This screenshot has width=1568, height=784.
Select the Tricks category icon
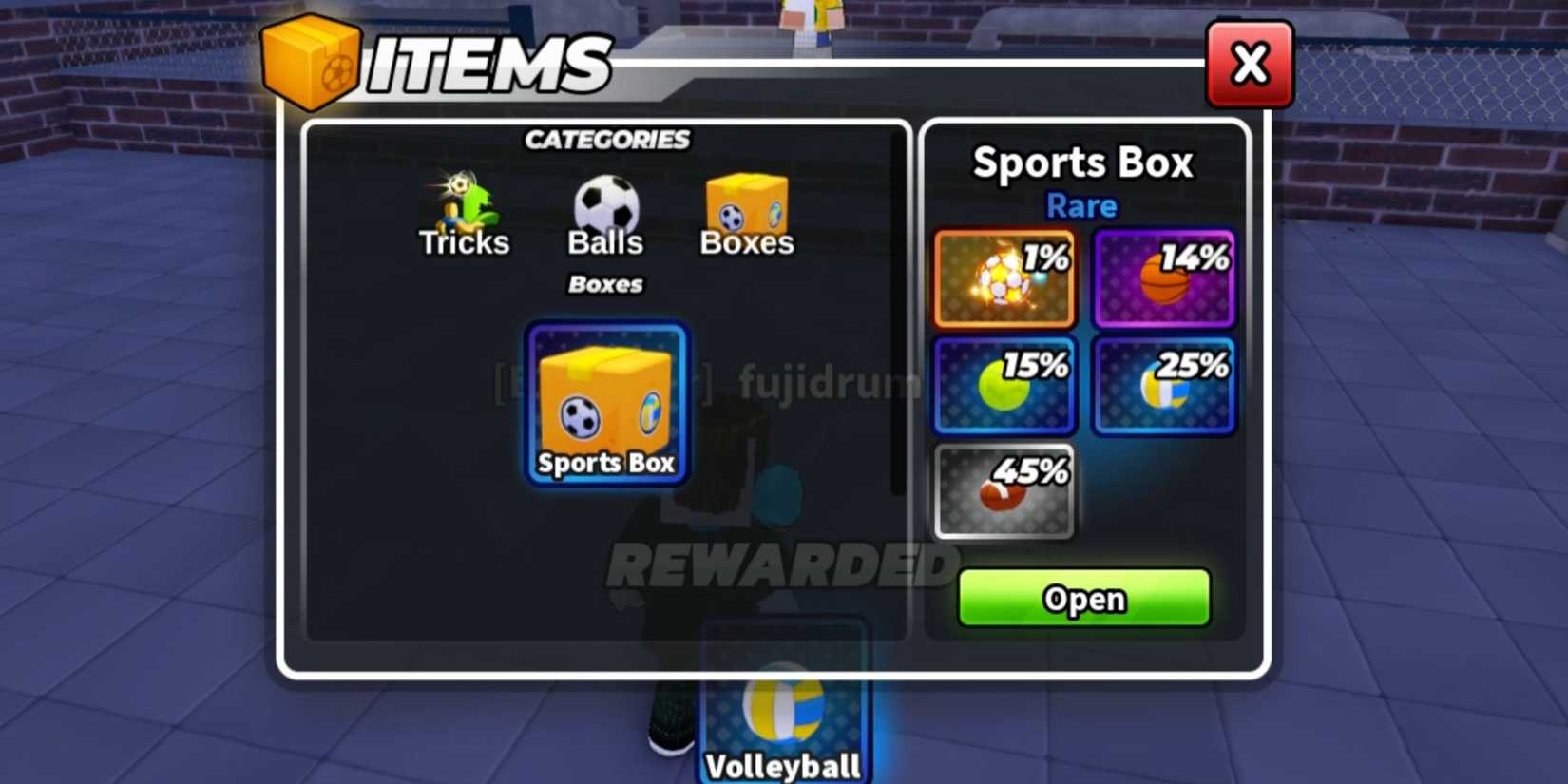coord(463,202)
